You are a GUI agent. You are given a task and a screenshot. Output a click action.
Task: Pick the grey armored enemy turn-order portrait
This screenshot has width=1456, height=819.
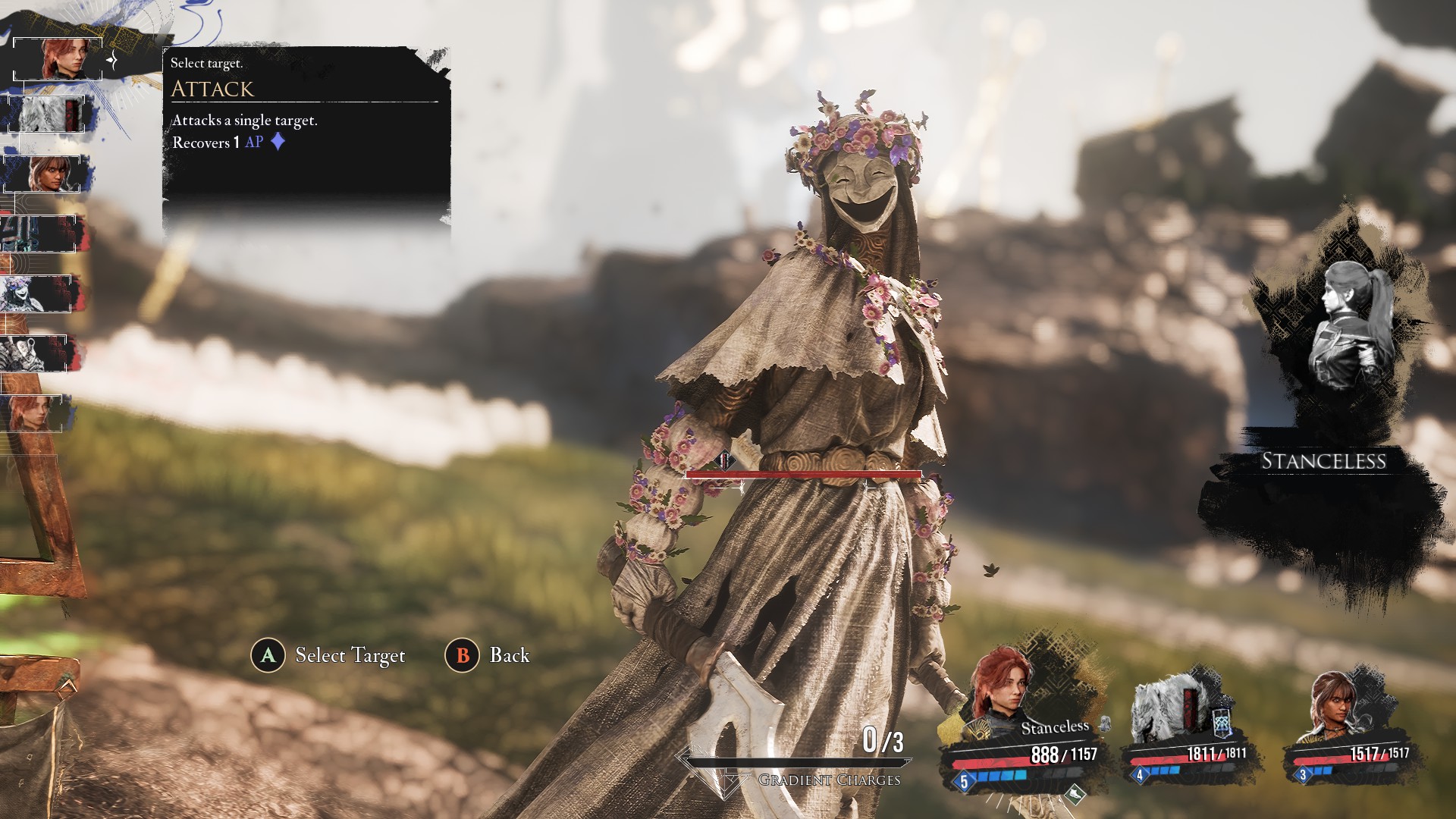[38, 353]
